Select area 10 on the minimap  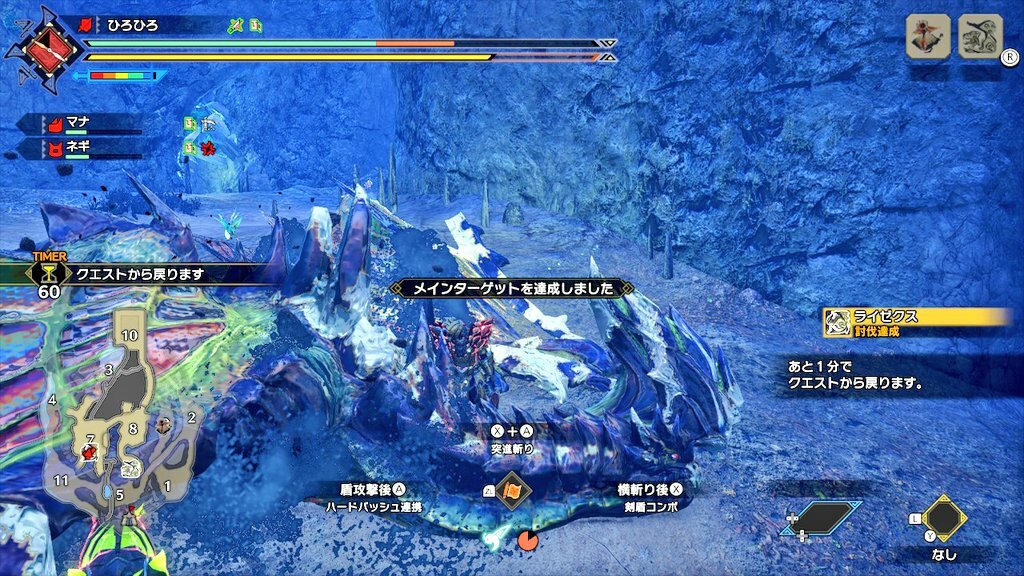(x=129, y=335)
